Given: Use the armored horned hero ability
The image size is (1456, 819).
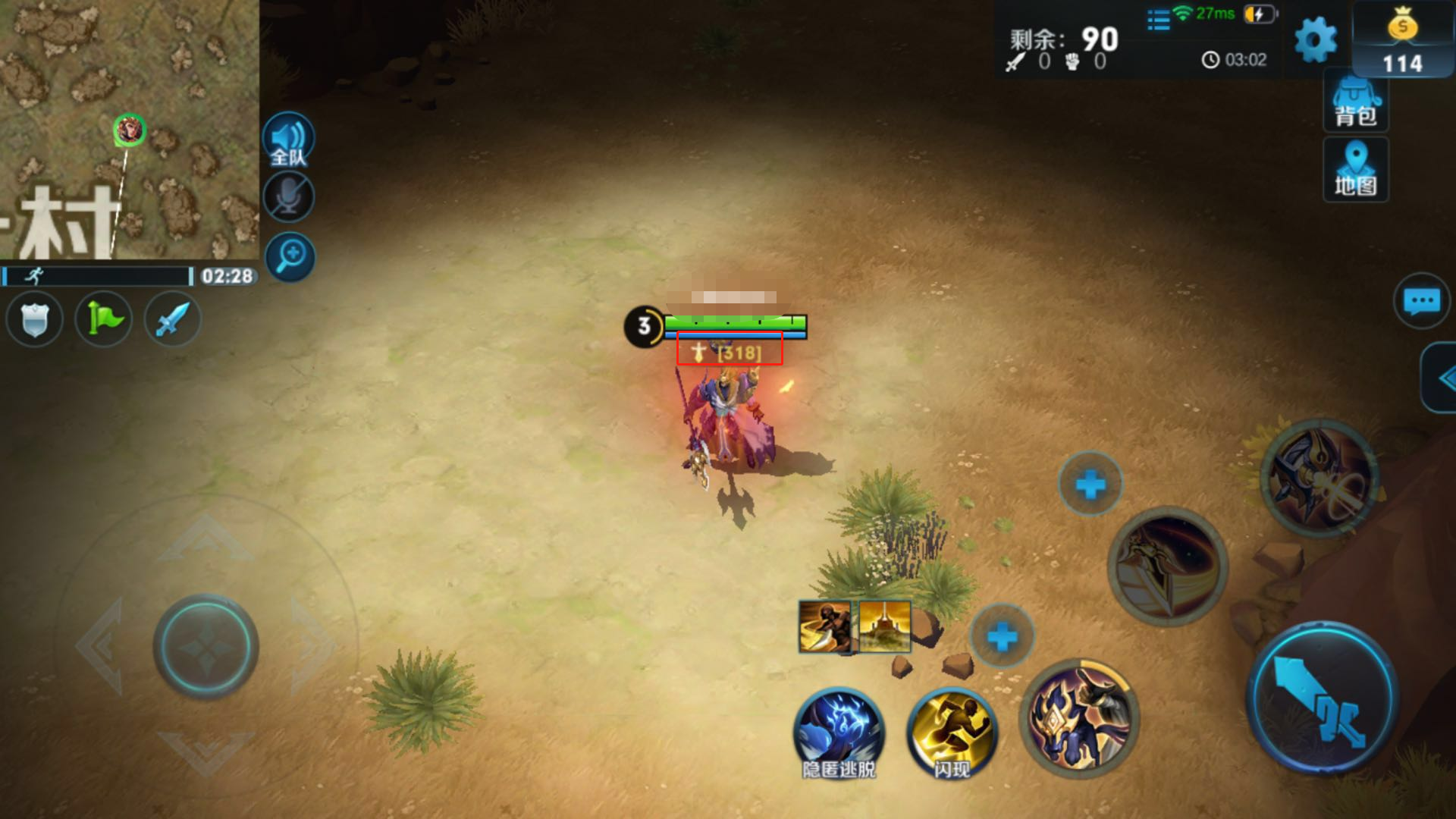Looking at the screenshot, I should click(1079, 718).
